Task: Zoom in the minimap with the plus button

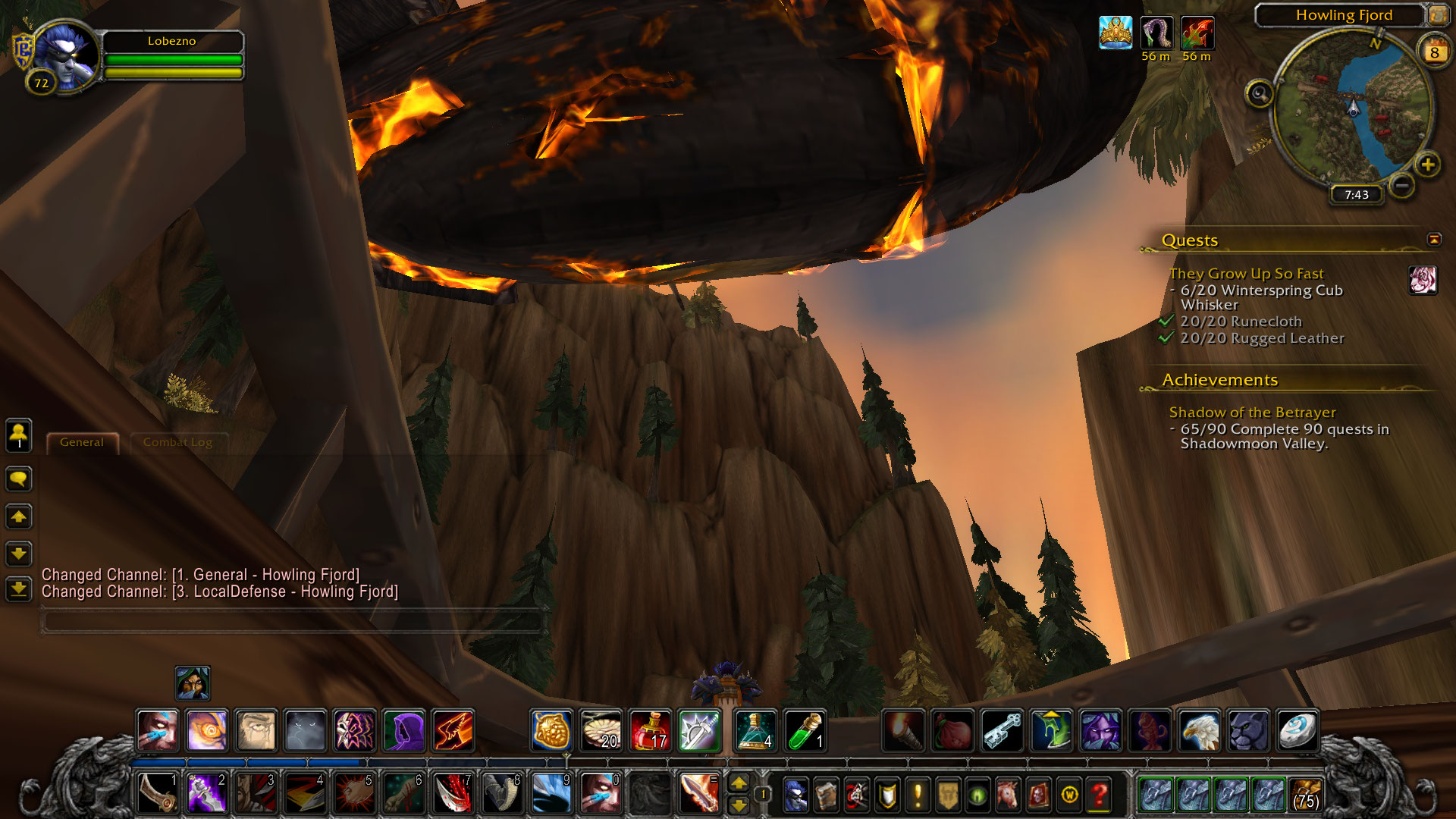Action: (1427, 165)
